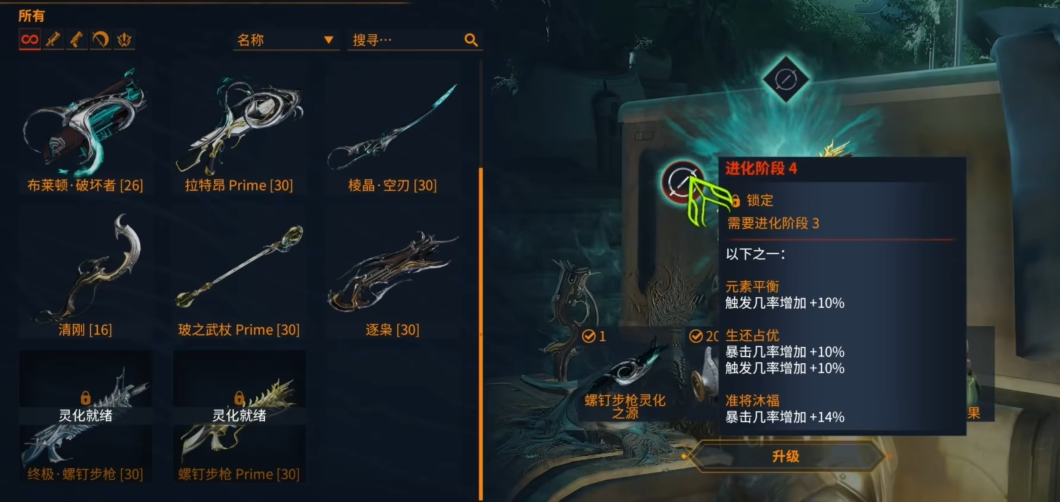Click the red evolution stage 4 node

coord(681,181)
